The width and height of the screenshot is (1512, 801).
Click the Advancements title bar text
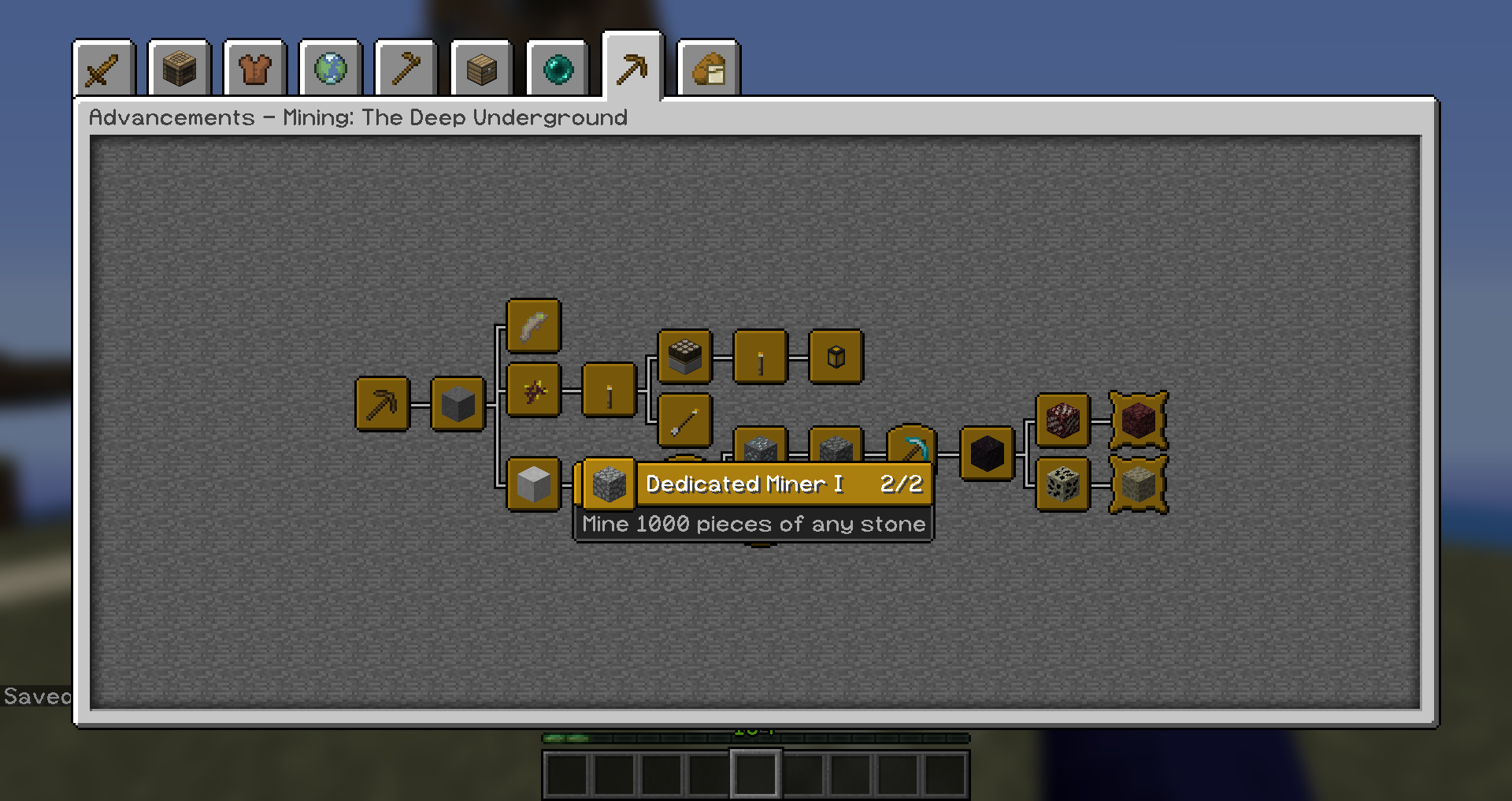[x=358, y=117]
